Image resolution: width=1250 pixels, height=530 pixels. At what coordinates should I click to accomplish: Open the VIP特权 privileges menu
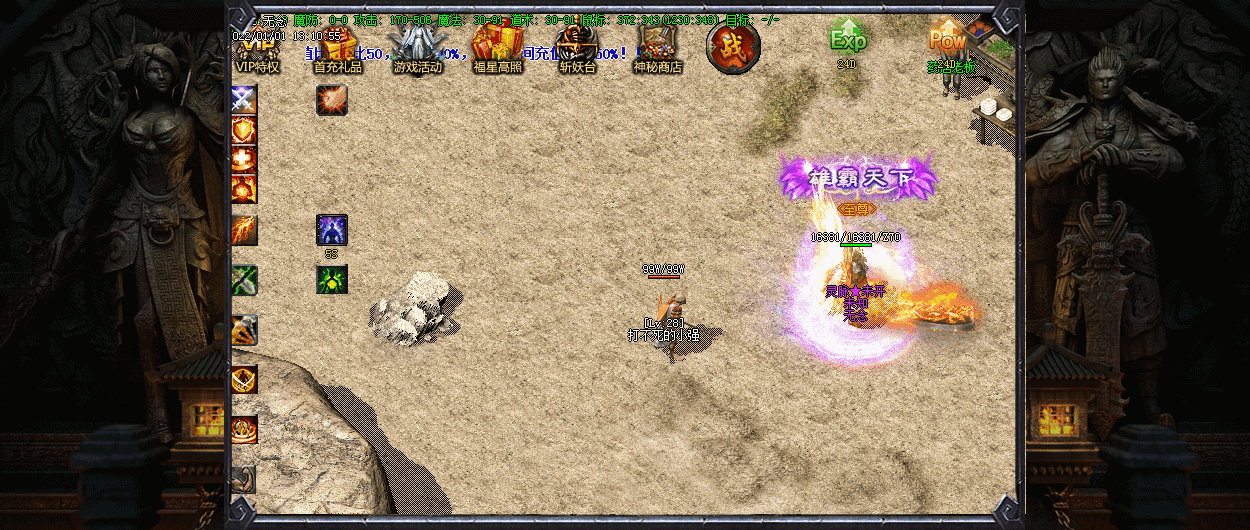(x=257, y=50)
